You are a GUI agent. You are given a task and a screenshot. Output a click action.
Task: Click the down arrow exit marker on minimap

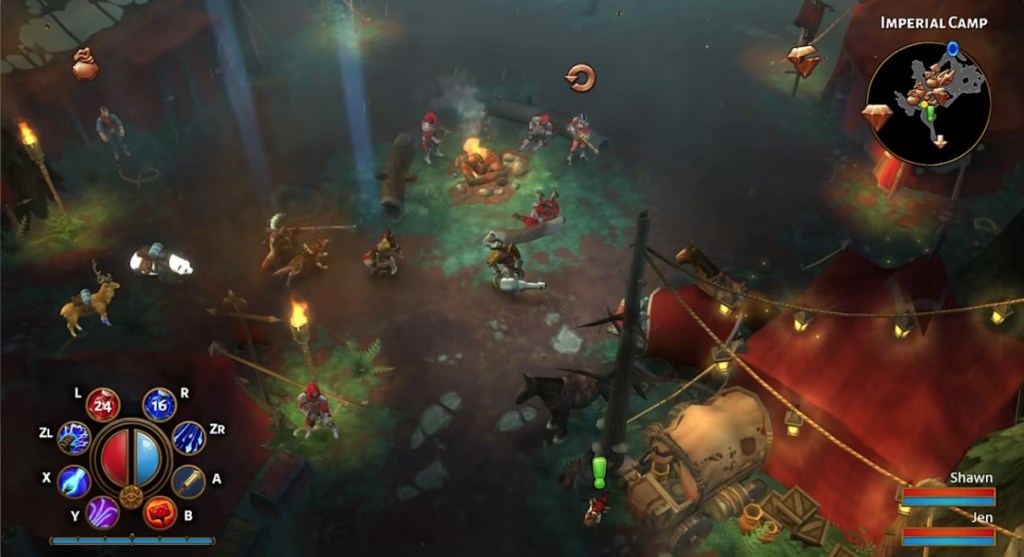tap(939, 141)
